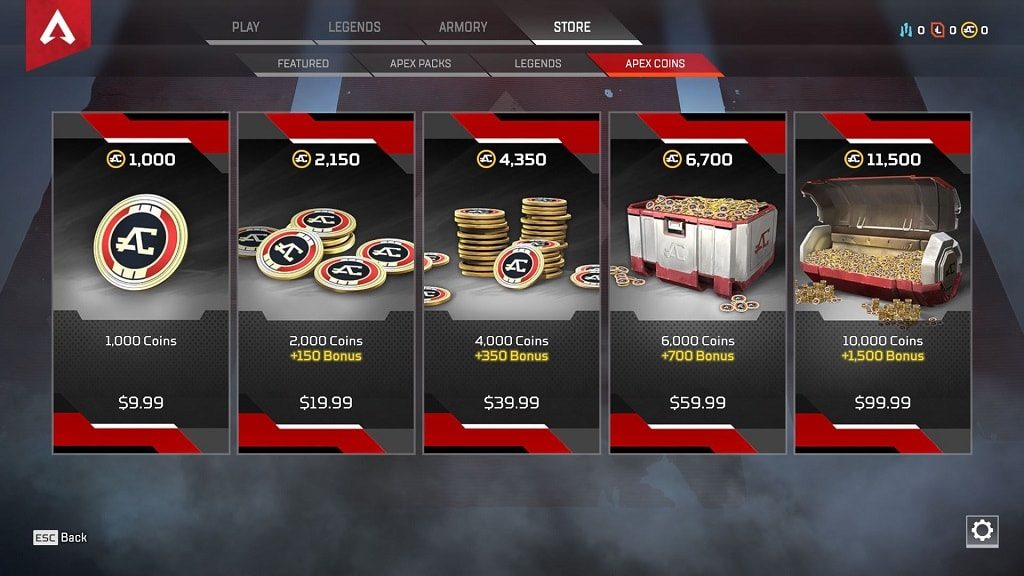Screen dimensions: 1024x576
Task: Click the Apex Legends logo banner
Action: click(x=54, y=31)
